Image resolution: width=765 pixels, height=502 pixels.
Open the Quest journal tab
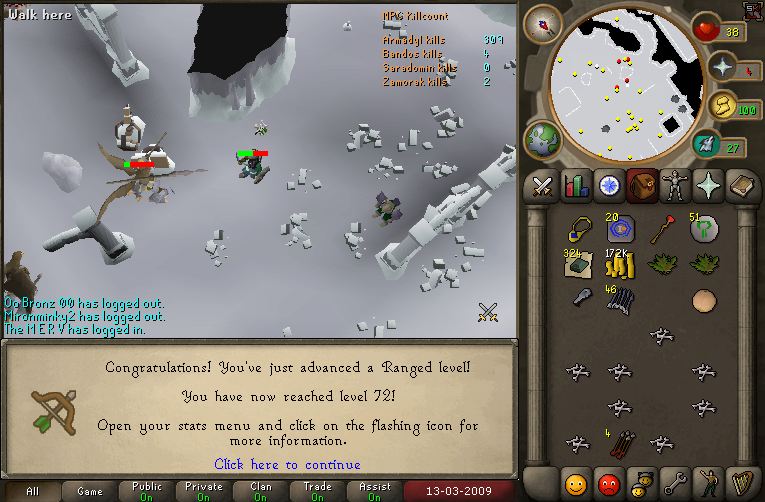coord(609,185)
